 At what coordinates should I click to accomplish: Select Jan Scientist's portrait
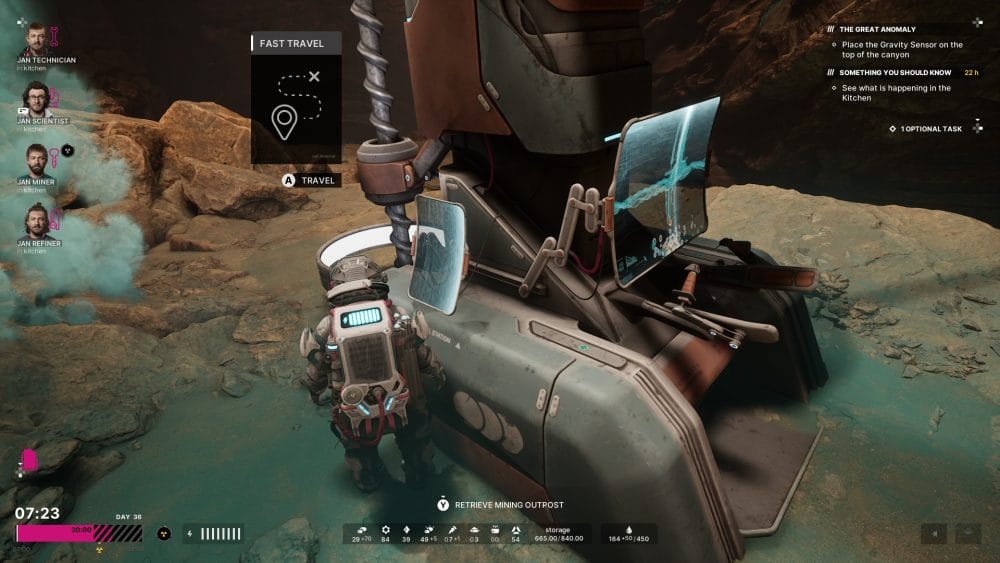point(36,97)
